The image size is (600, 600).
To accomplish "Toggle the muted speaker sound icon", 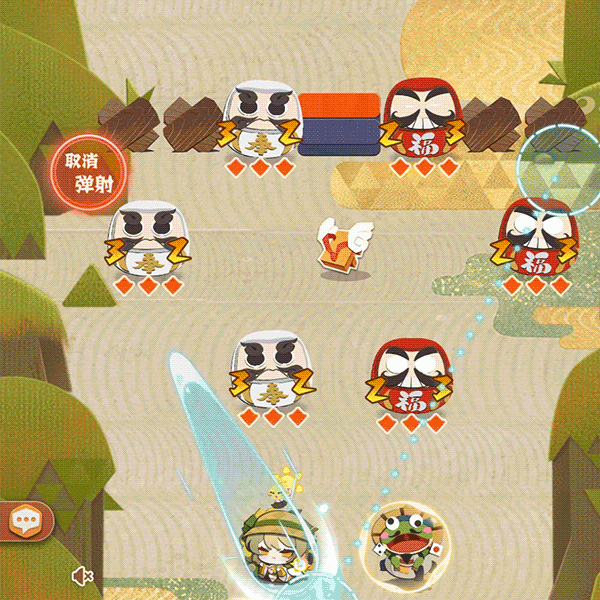I will [x=82, y=575].
